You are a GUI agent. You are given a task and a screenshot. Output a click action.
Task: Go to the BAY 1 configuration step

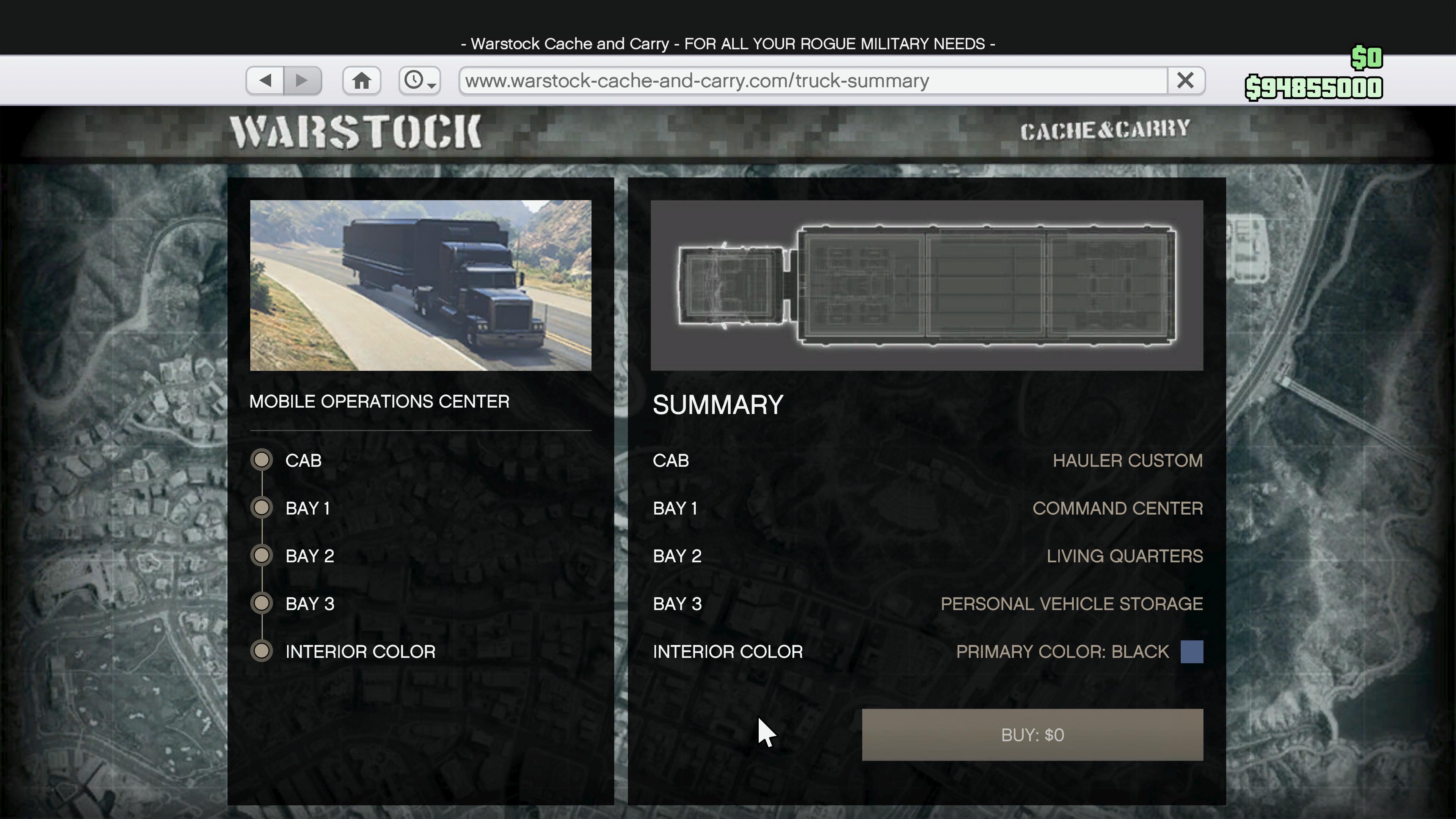pyautogui.click(x=308, y=508)
